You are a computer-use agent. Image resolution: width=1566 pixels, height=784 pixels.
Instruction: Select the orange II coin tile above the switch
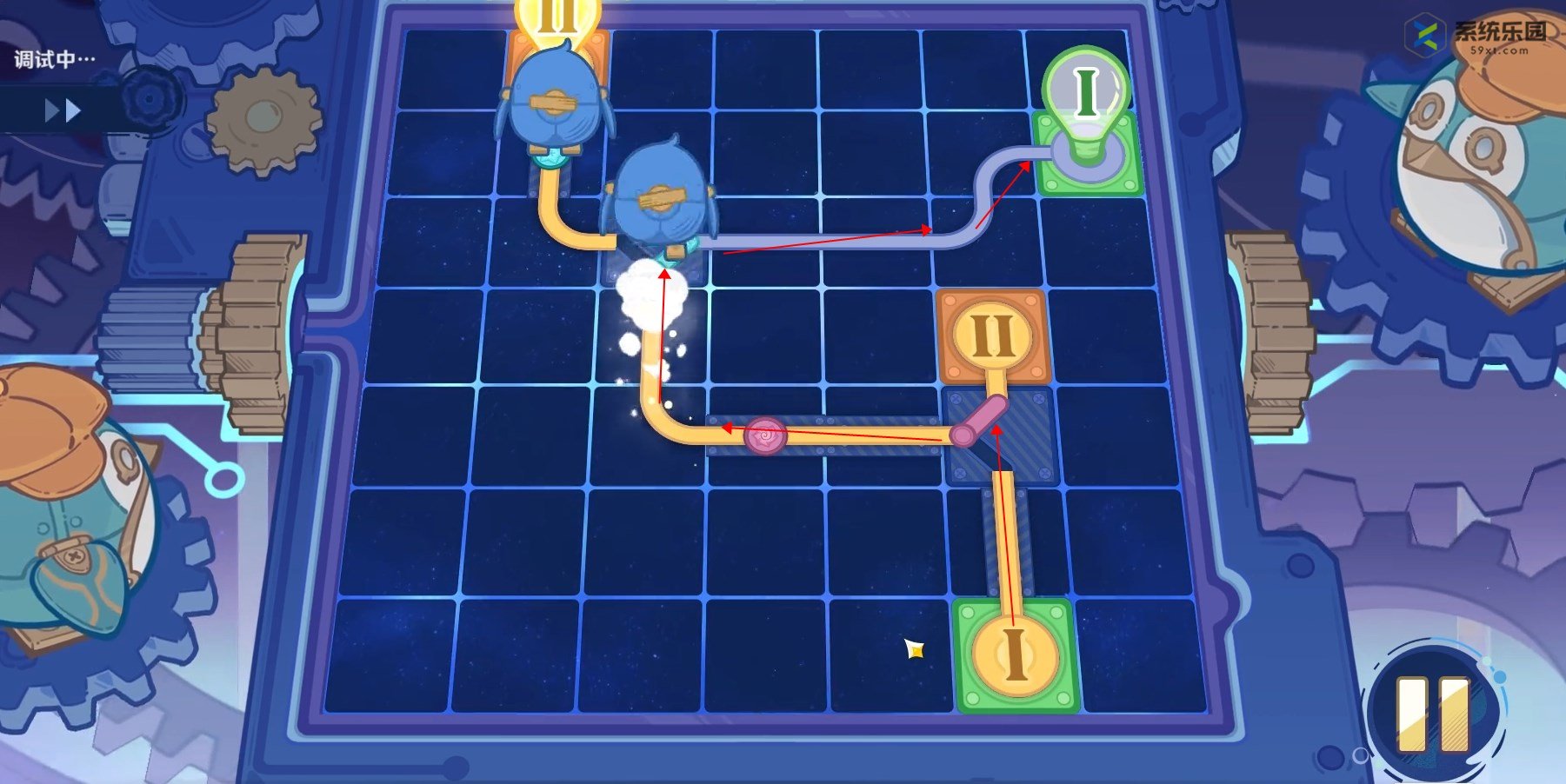coord(992,336)
